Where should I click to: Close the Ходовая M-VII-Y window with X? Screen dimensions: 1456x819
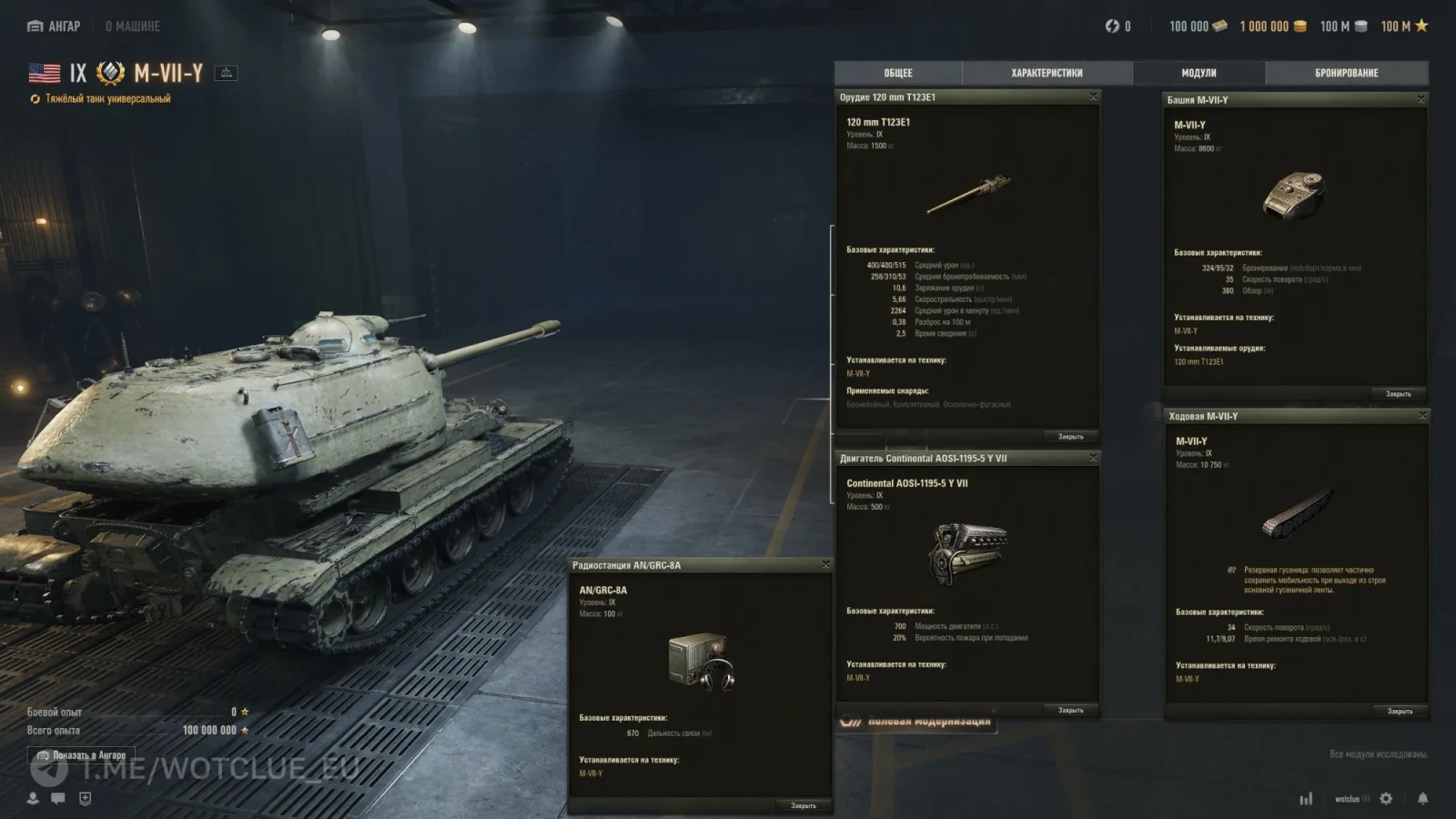1422,416
